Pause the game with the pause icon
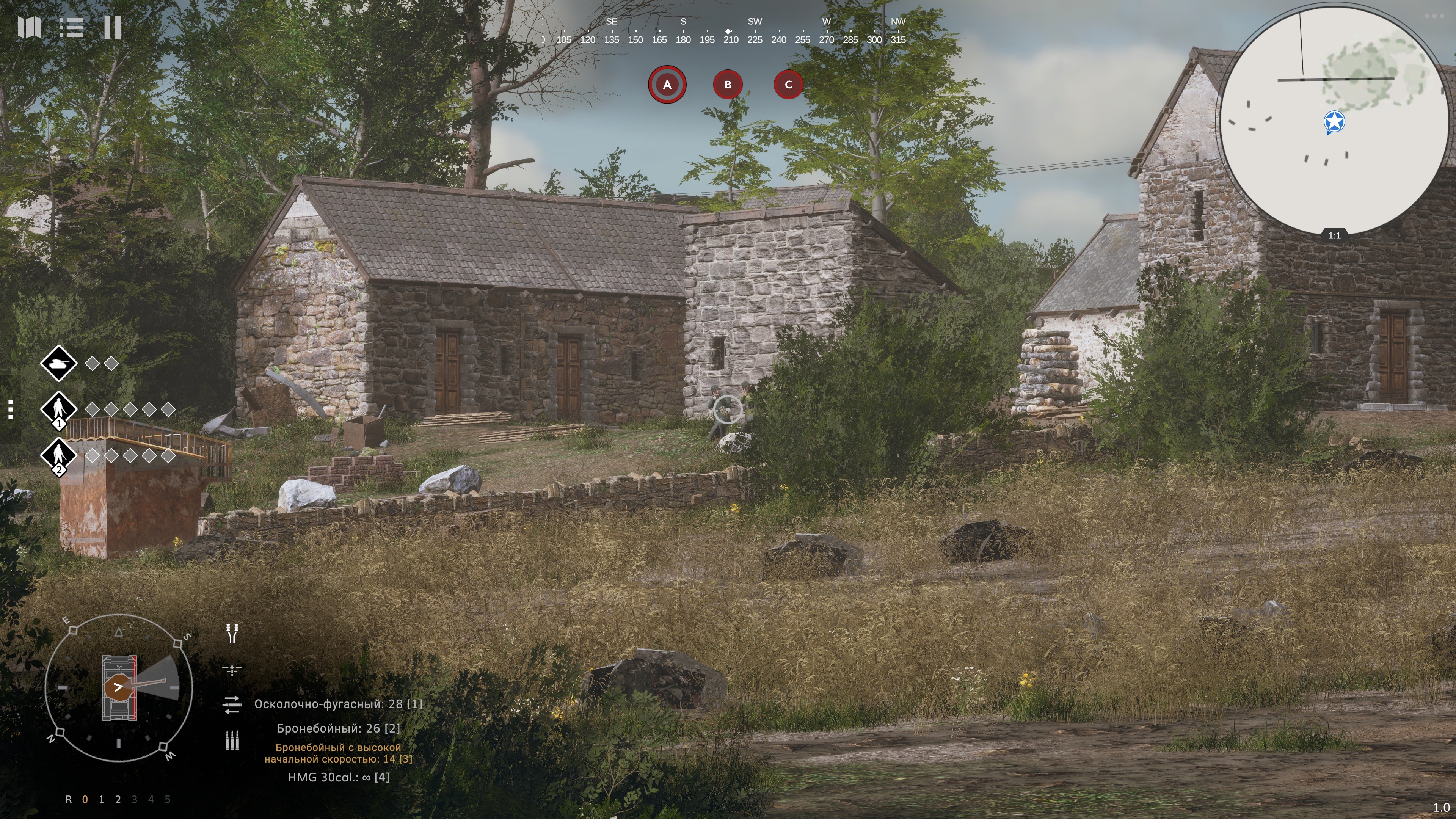The image size is (1456, 819). point(113,27)
